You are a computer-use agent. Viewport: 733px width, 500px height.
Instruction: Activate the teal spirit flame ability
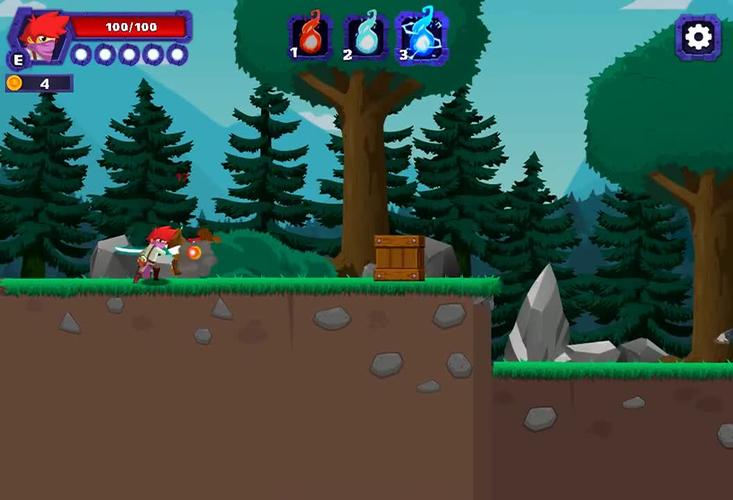click(366, 36)
